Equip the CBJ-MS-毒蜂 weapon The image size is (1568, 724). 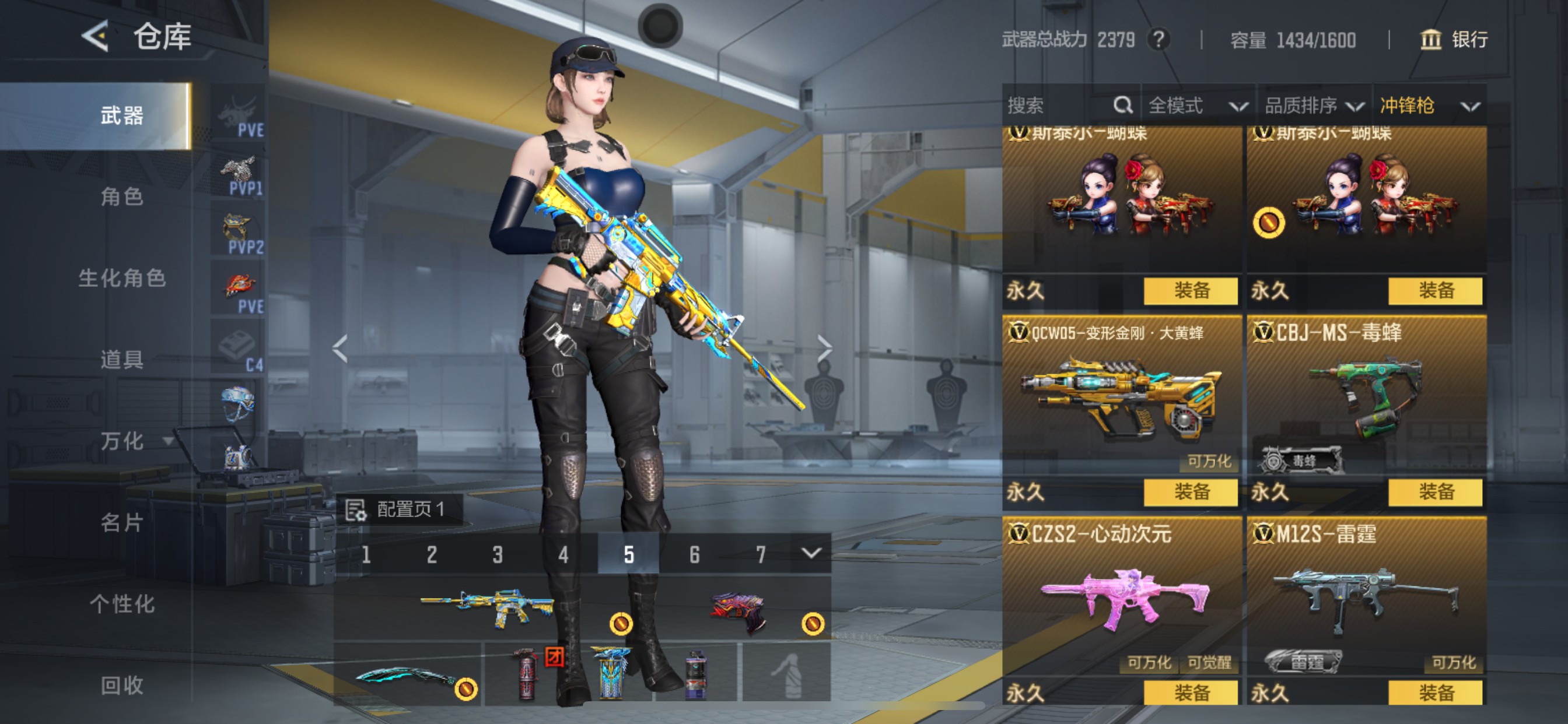(x=1434, y=491)
